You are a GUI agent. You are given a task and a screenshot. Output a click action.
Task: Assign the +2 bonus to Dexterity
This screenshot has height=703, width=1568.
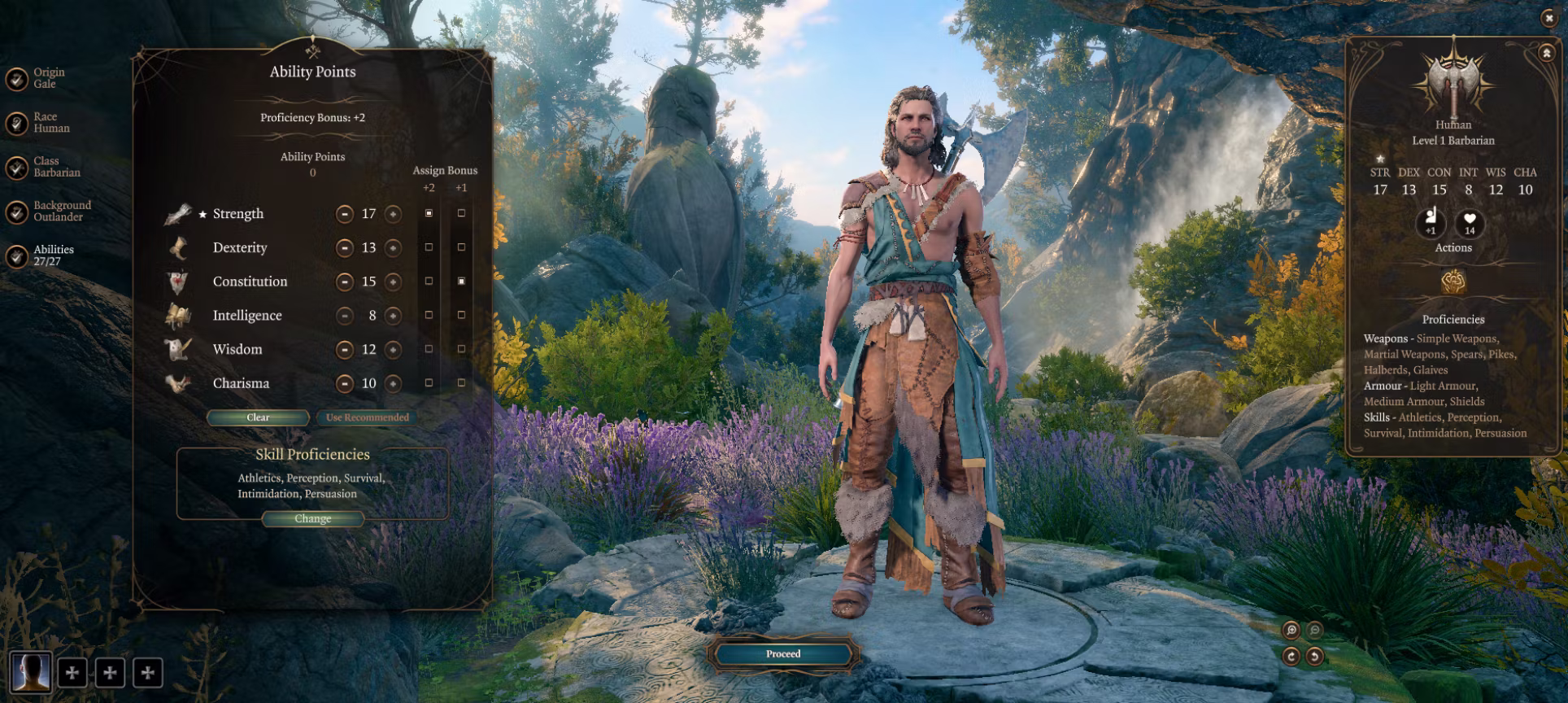tap(429, 247)
